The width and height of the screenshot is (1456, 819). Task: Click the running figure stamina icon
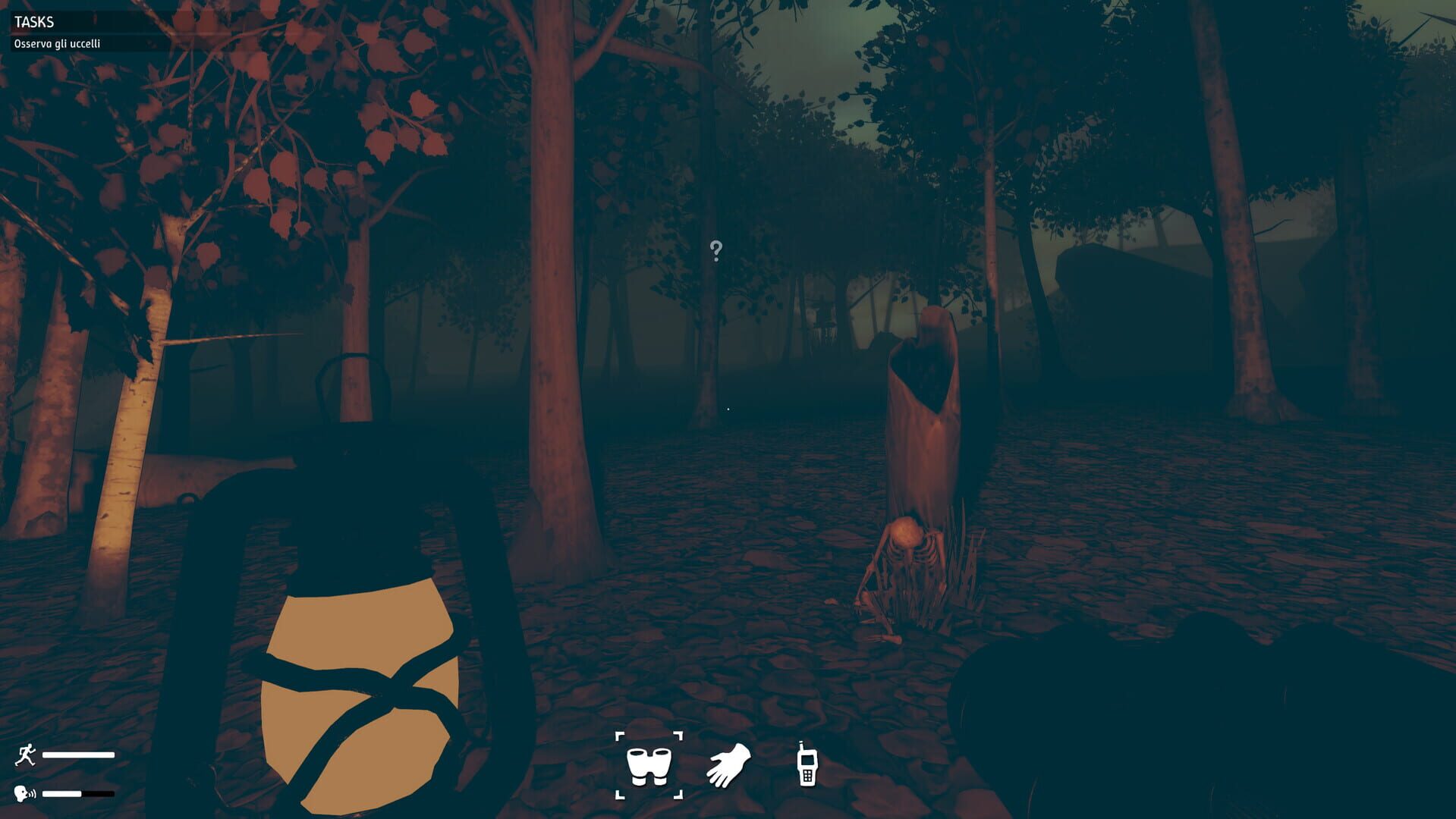pyautogui.click(x=25, y=755)
